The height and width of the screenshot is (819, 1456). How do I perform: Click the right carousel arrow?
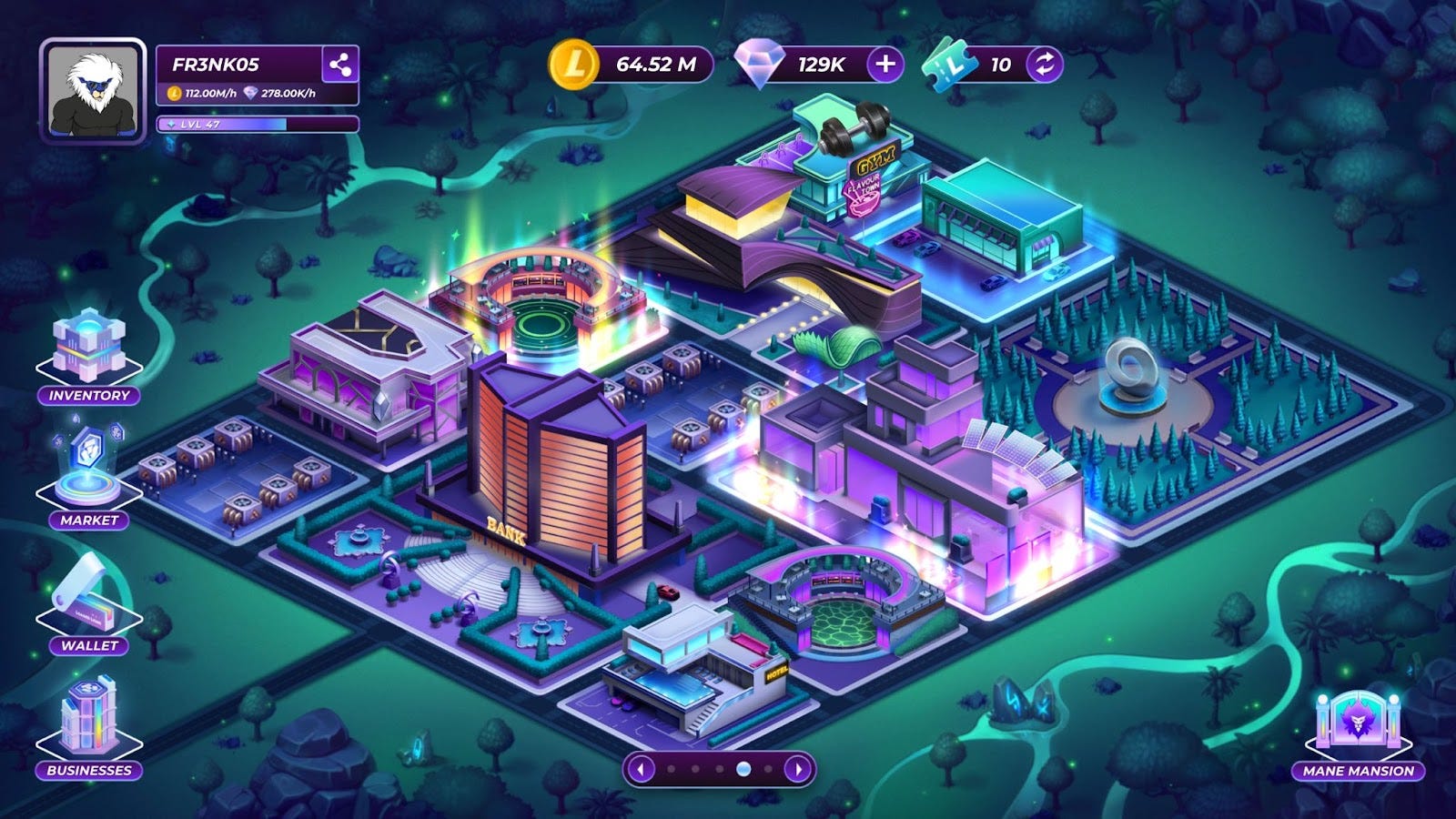coord(797,771)
